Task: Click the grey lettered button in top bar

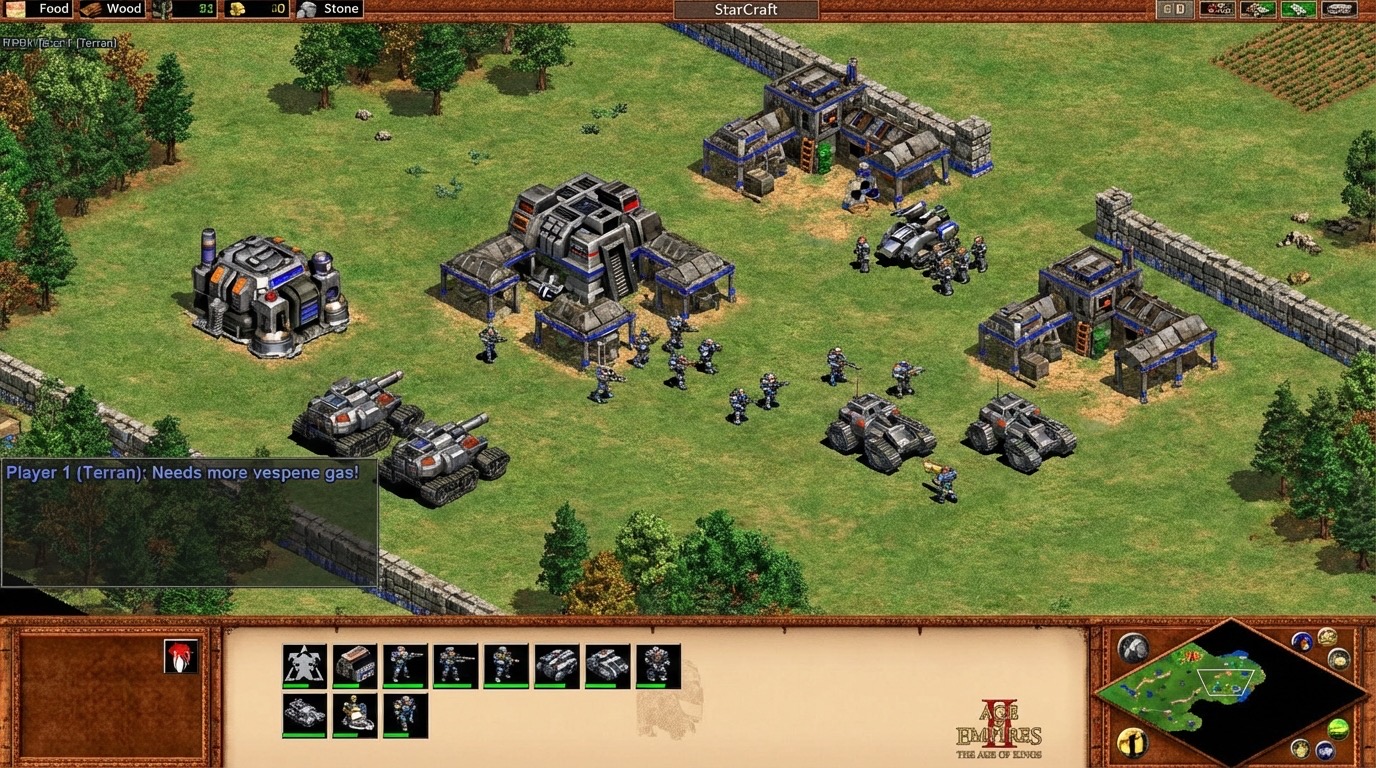Action: 1174,9
